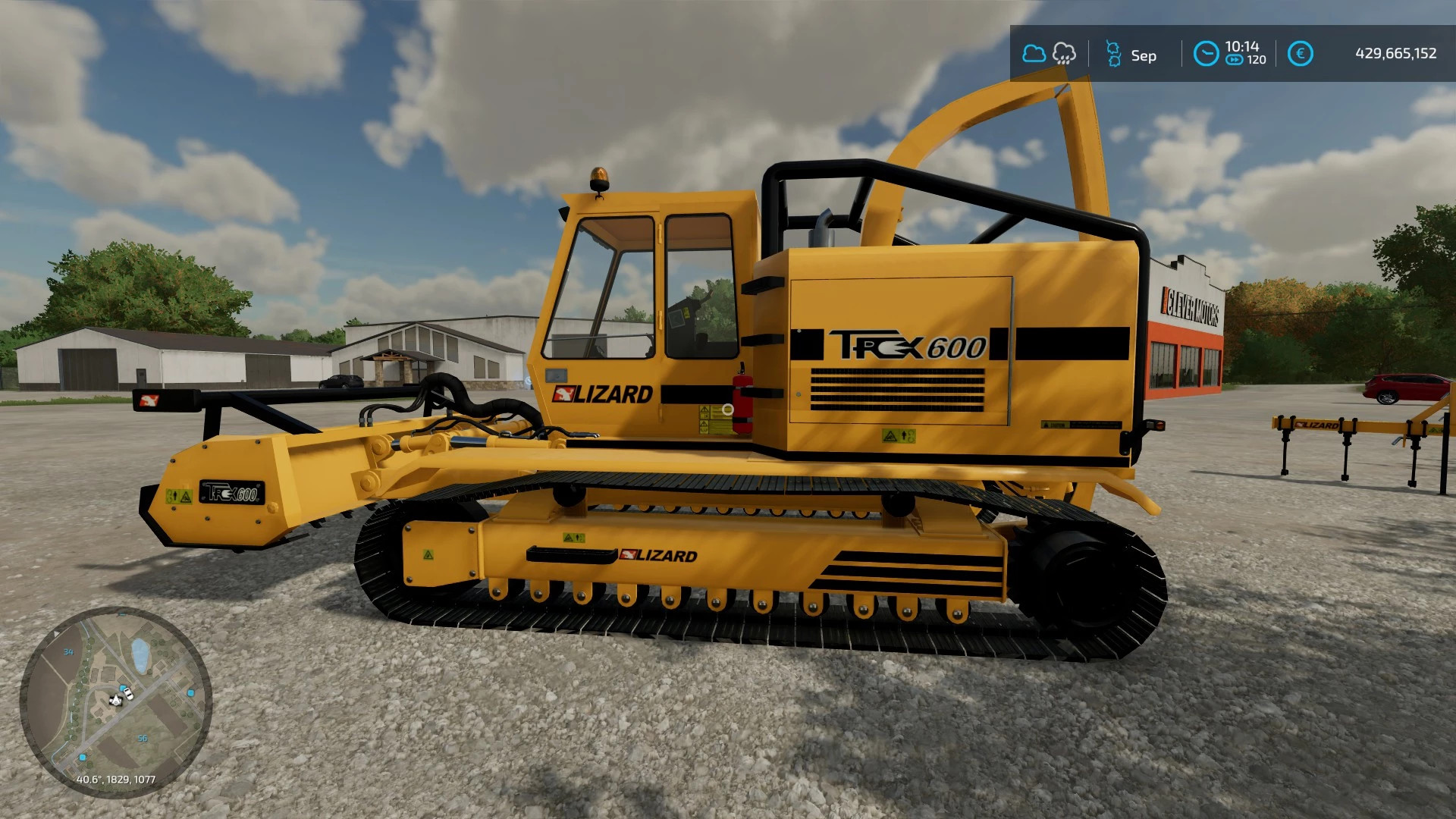Select the upcoming rain cloud forecast icon

1065,54
